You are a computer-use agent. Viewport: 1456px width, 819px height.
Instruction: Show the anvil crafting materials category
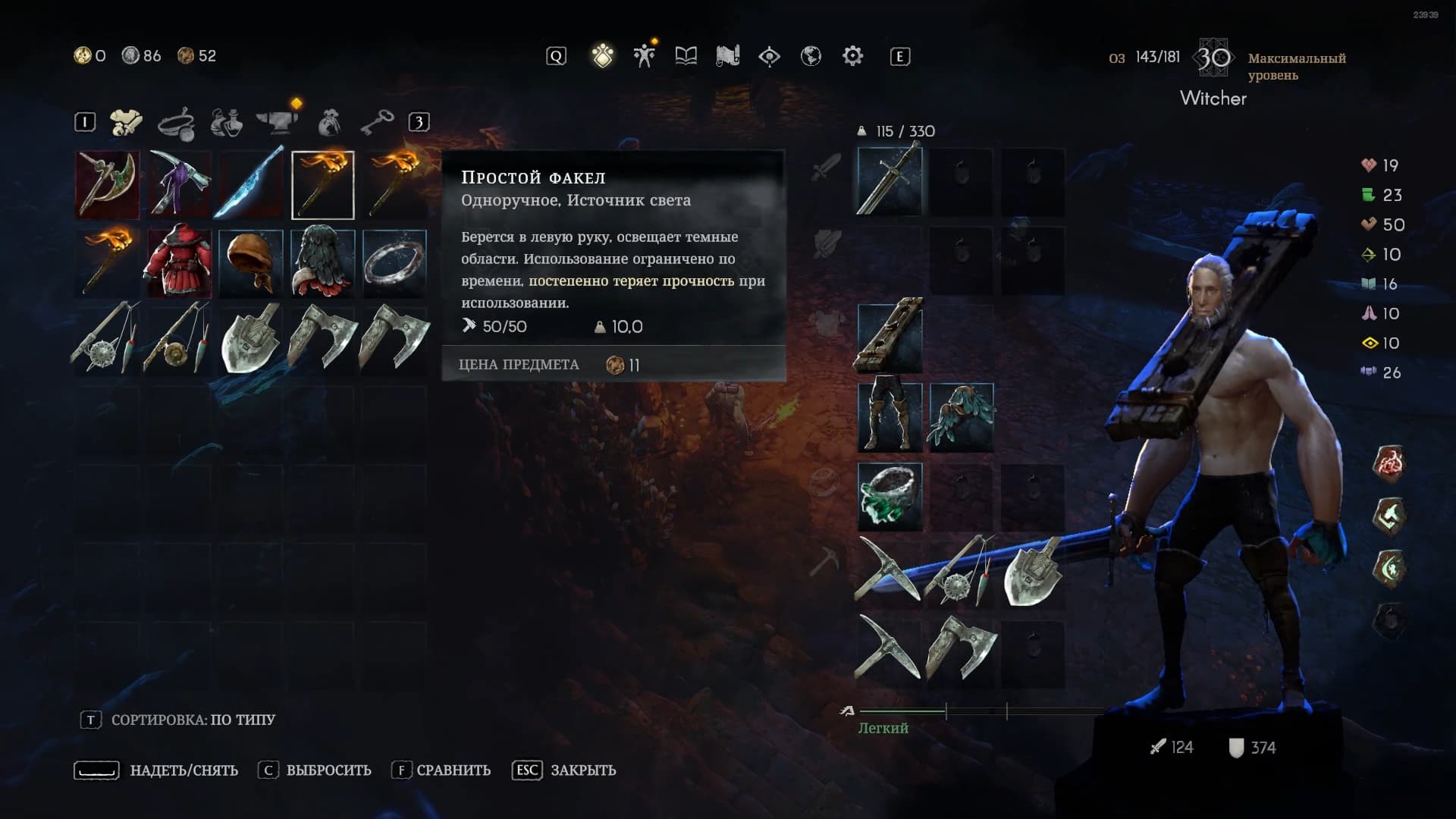277,122
